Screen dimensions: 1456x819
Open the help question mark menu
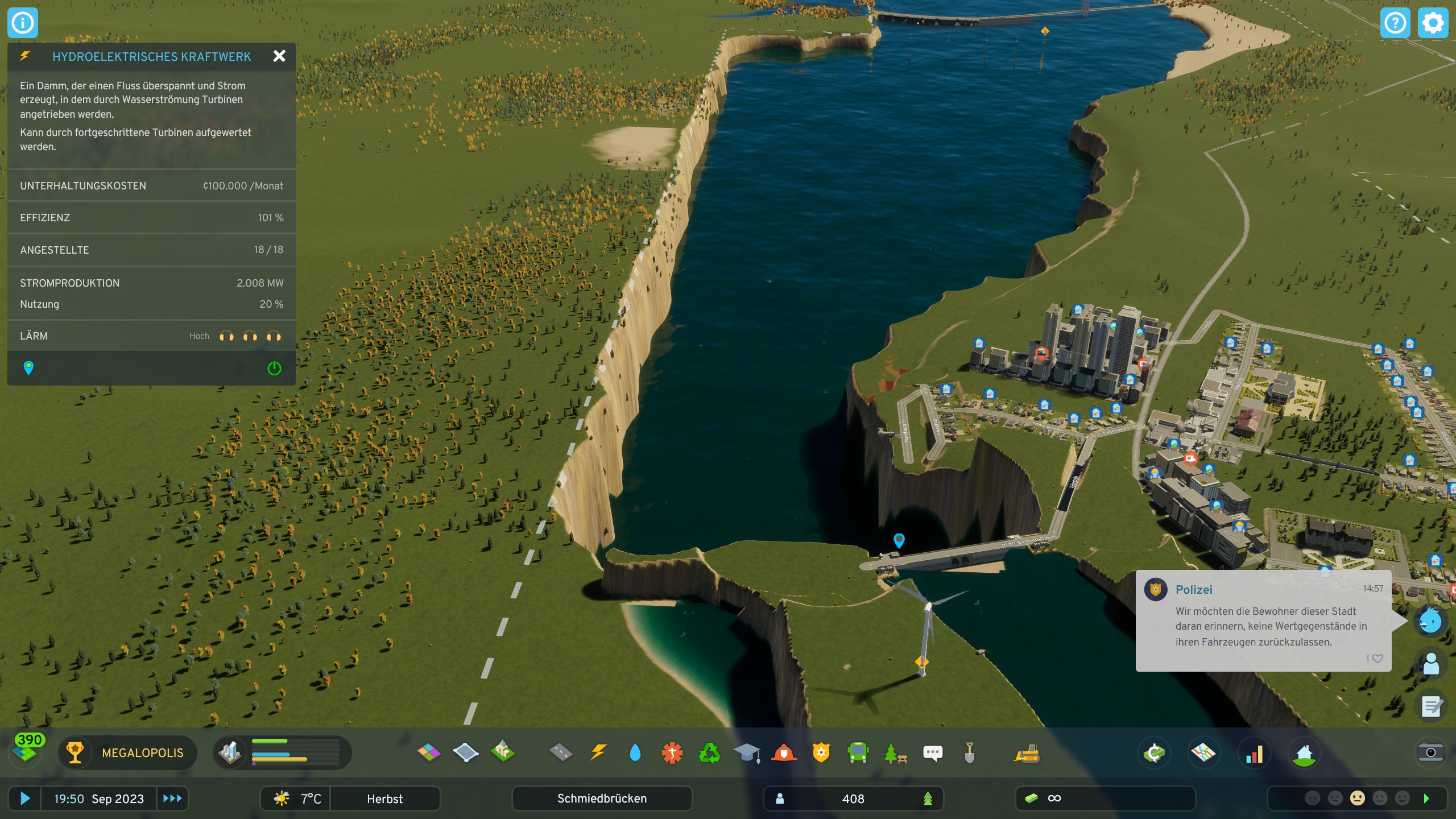(x=1395, y=23)
